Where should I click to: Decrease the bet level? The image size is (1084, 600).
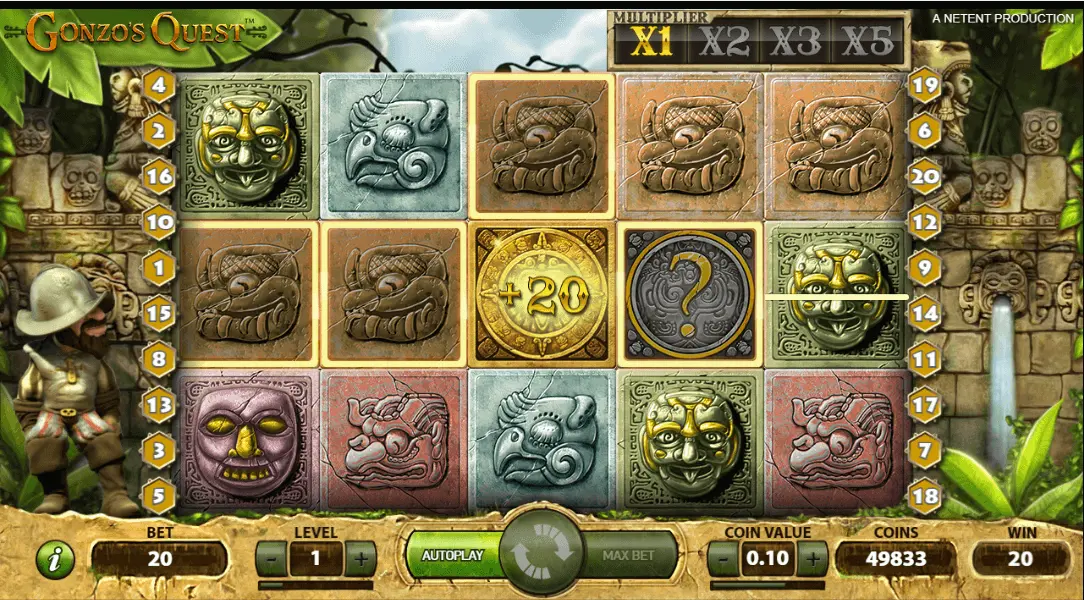point(270,558)
